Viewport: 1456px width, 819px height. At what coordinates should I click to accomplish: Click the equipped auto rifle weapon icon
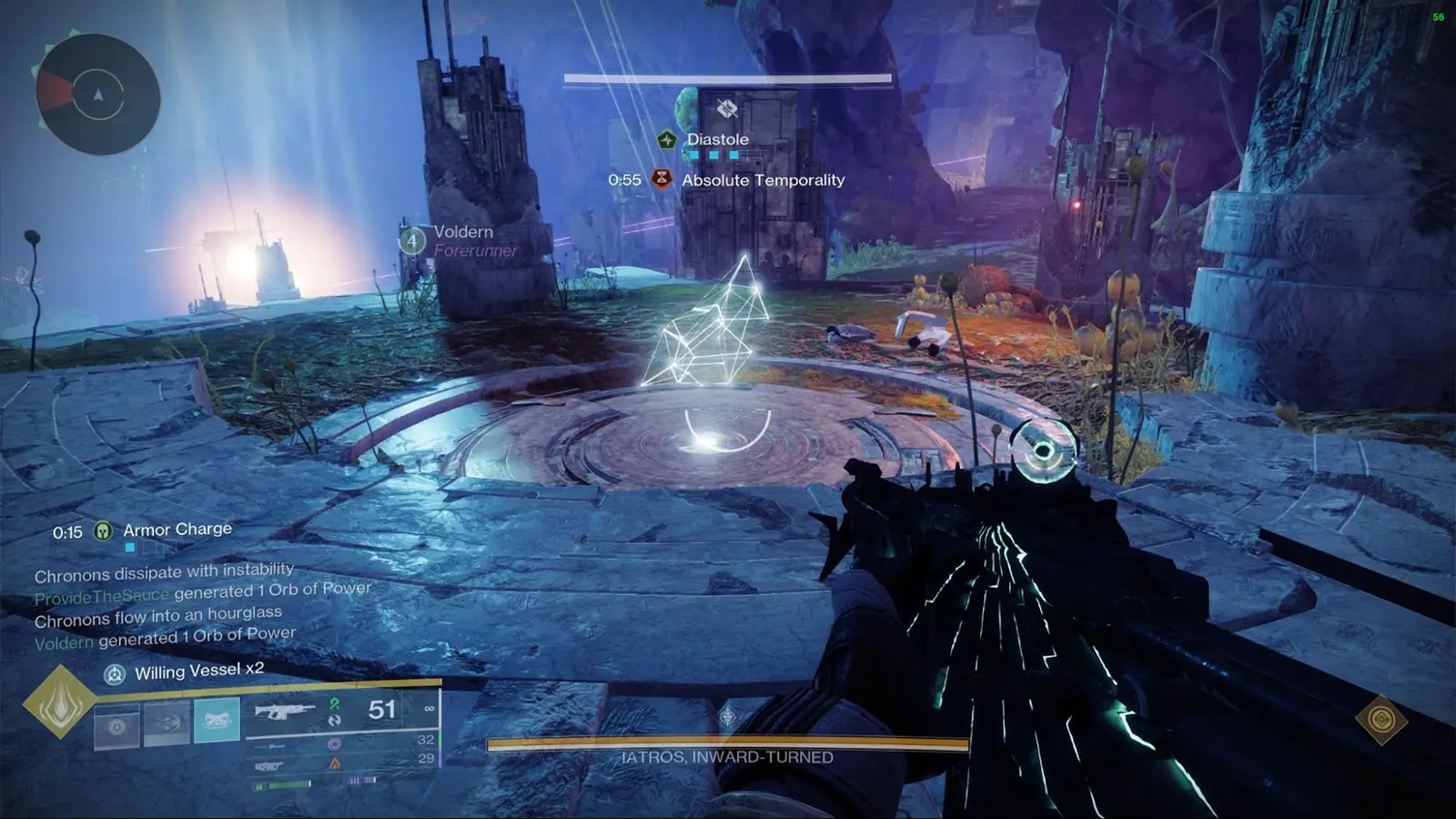coord(287,713)
